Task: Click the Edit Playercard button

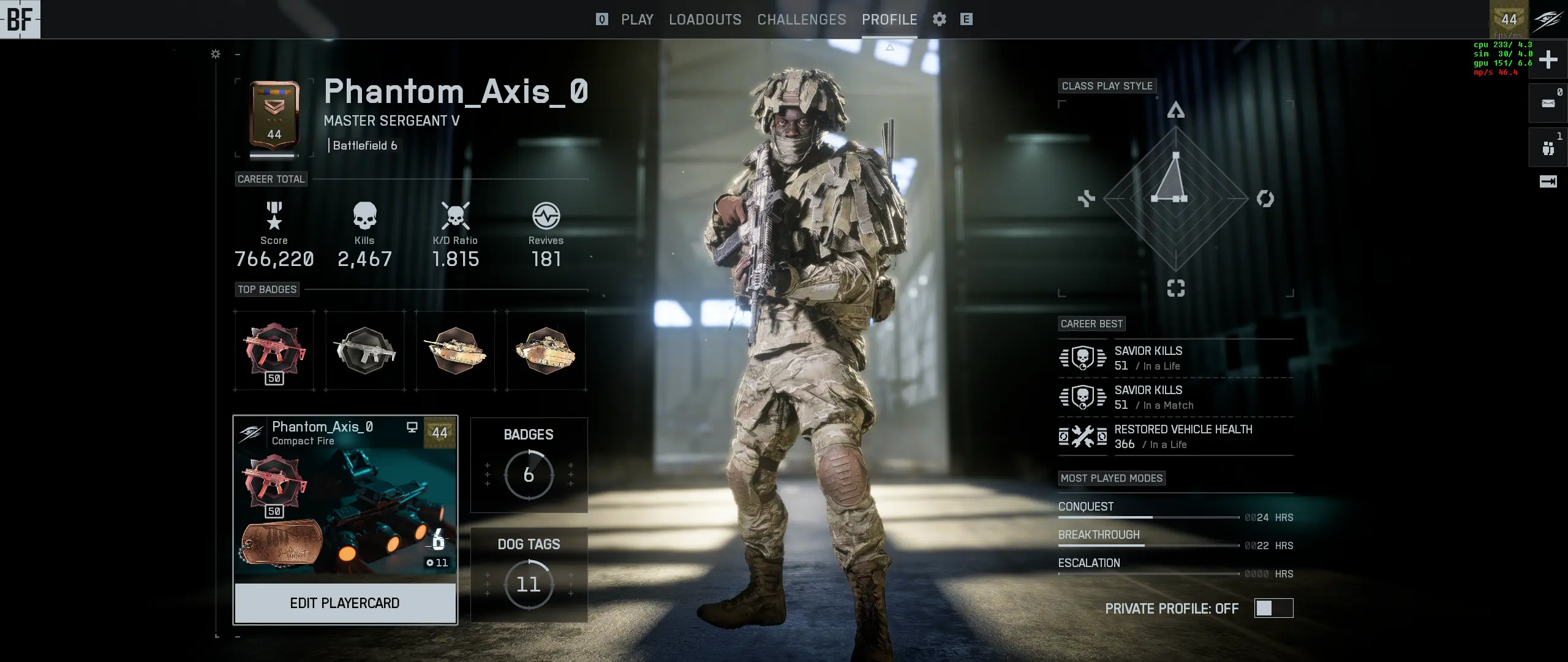Action: click(345, 603)
